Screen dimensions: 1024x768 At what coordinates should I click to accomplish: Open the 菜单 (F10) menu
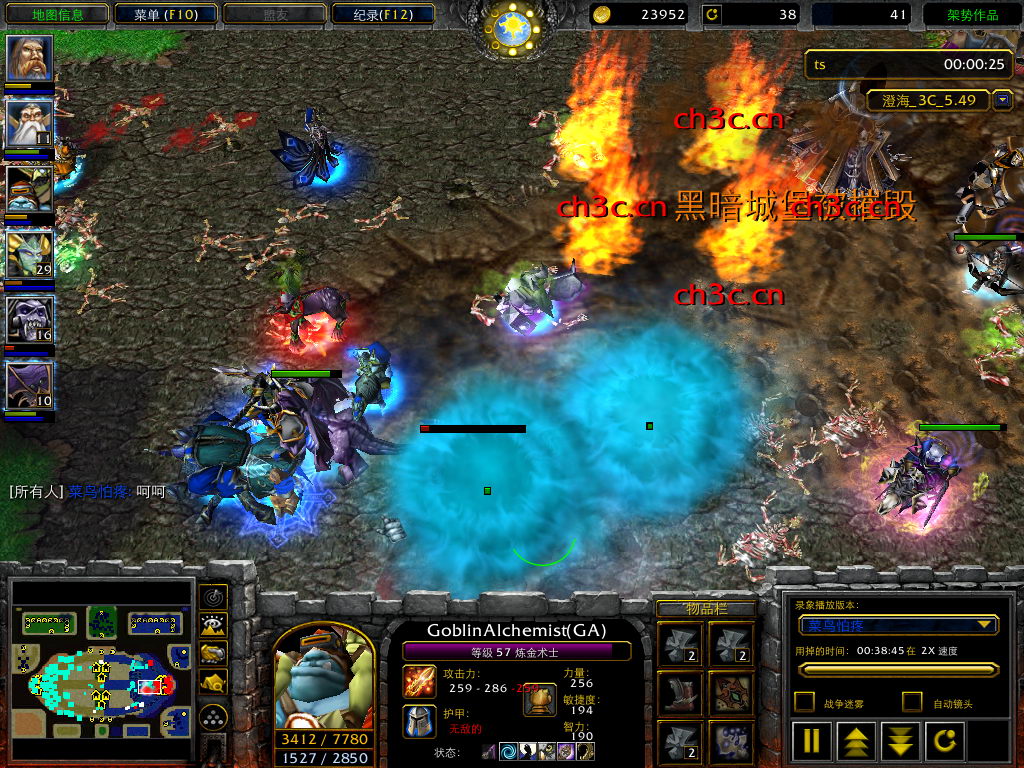[166, 14]
